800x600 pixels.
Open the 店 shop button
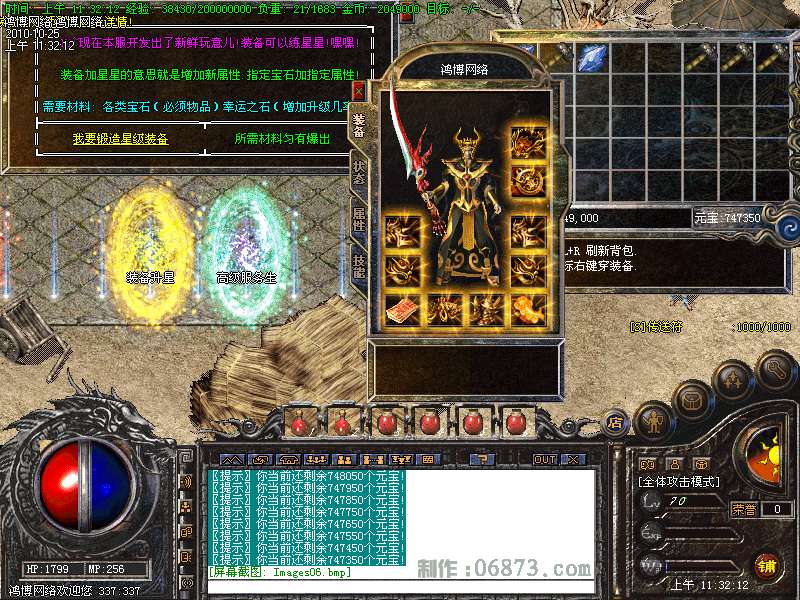pyautogui.click(x=614, y=422)
